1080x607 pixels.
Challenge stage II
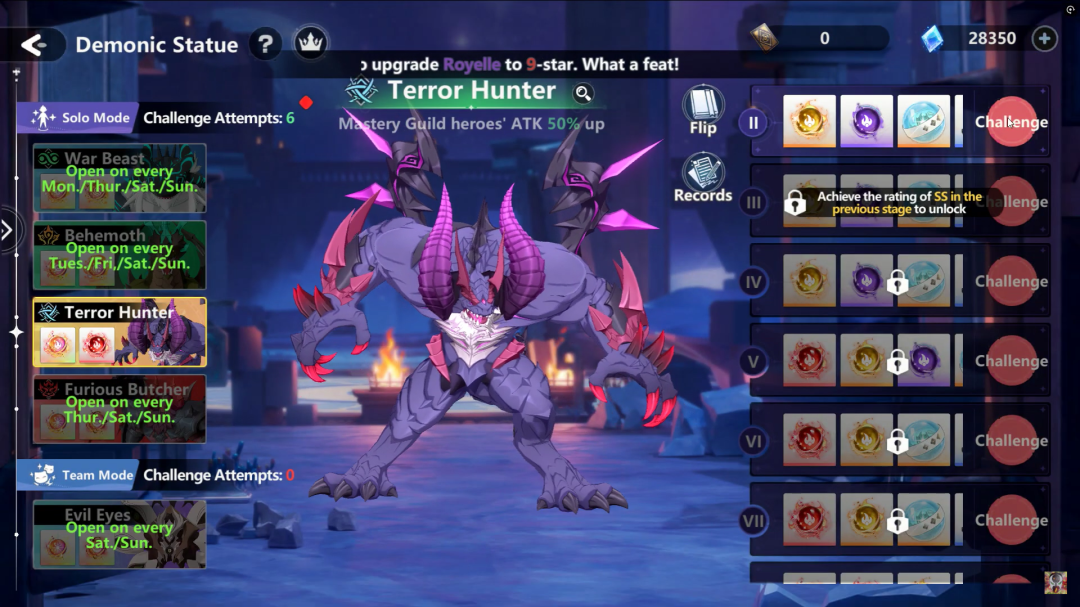pyautogui.click(x=1011, y=122)
